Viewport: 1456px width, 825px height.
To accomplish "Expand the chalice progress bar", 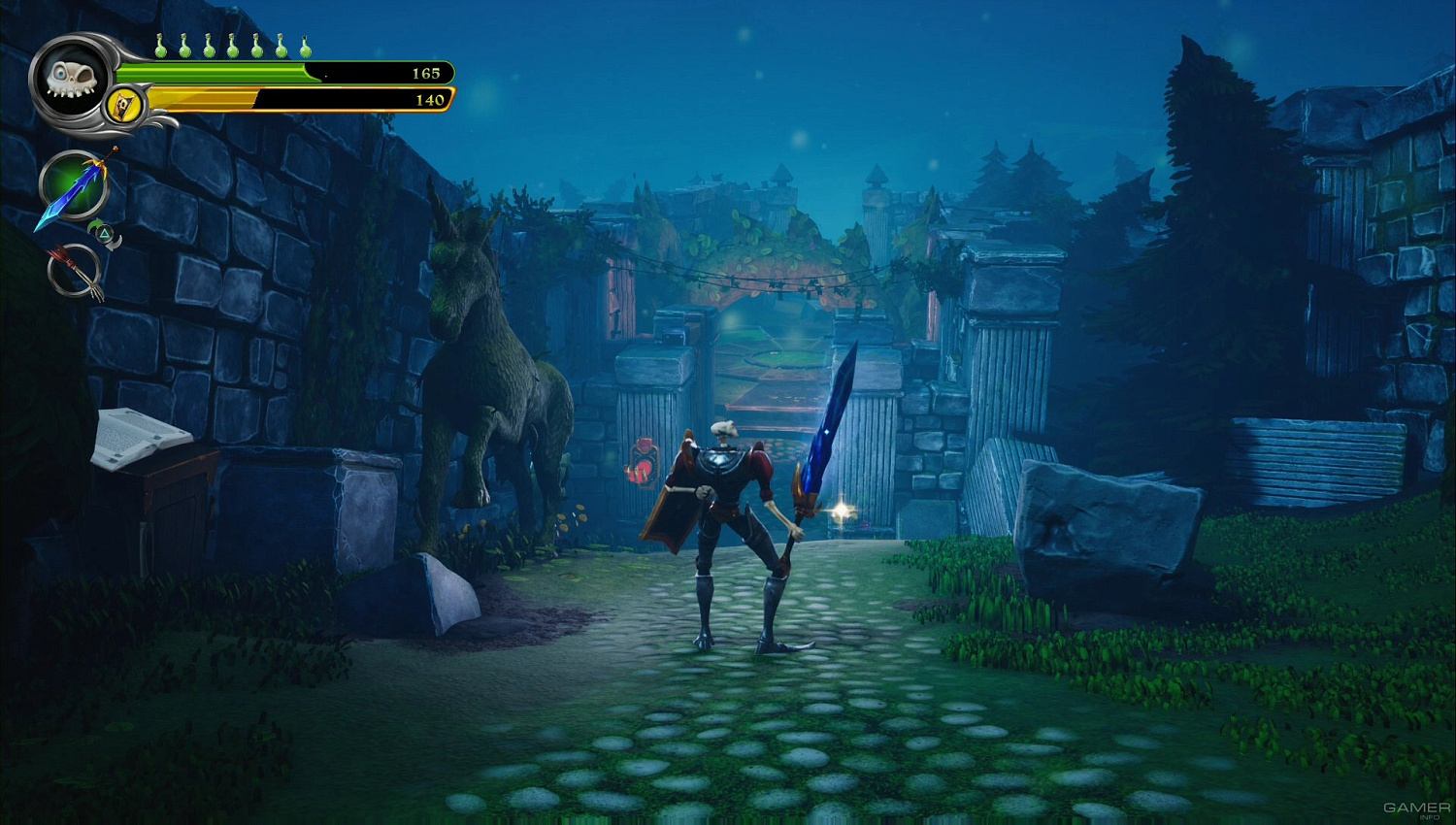I will (291, 99).
